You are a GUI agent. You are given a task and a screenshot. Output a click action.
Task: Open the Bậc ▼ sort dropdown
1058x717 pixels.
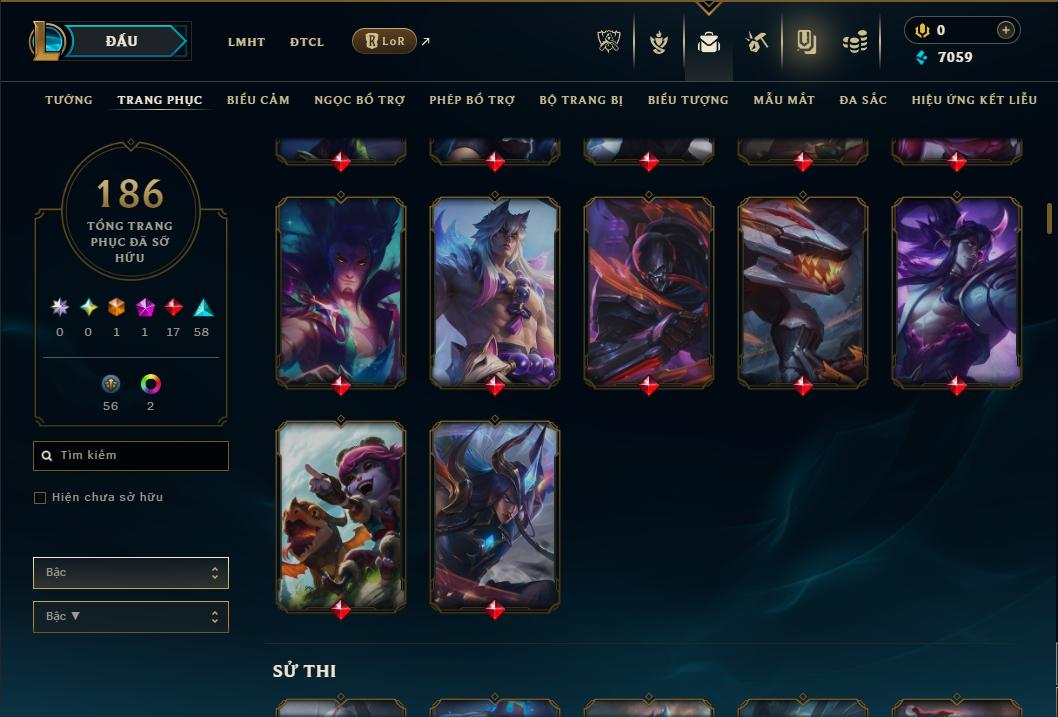(131, 617)
